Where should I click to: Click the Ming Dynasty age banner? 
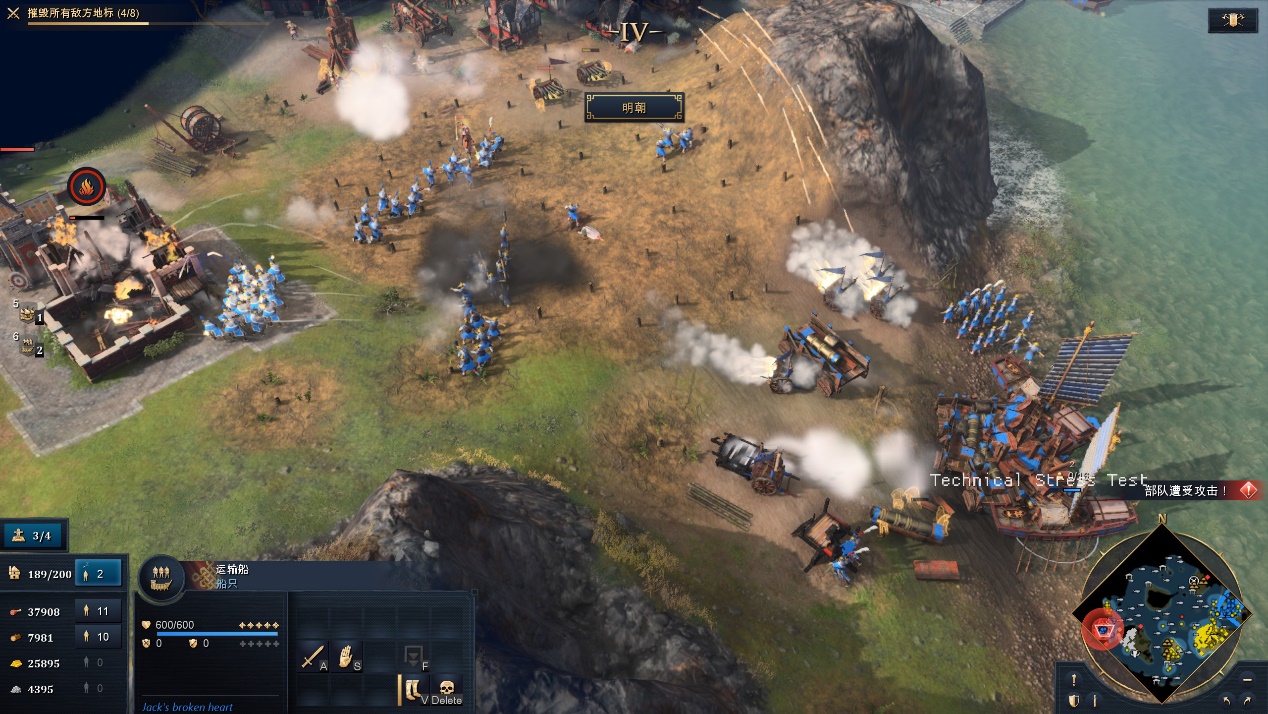(634, 107)
